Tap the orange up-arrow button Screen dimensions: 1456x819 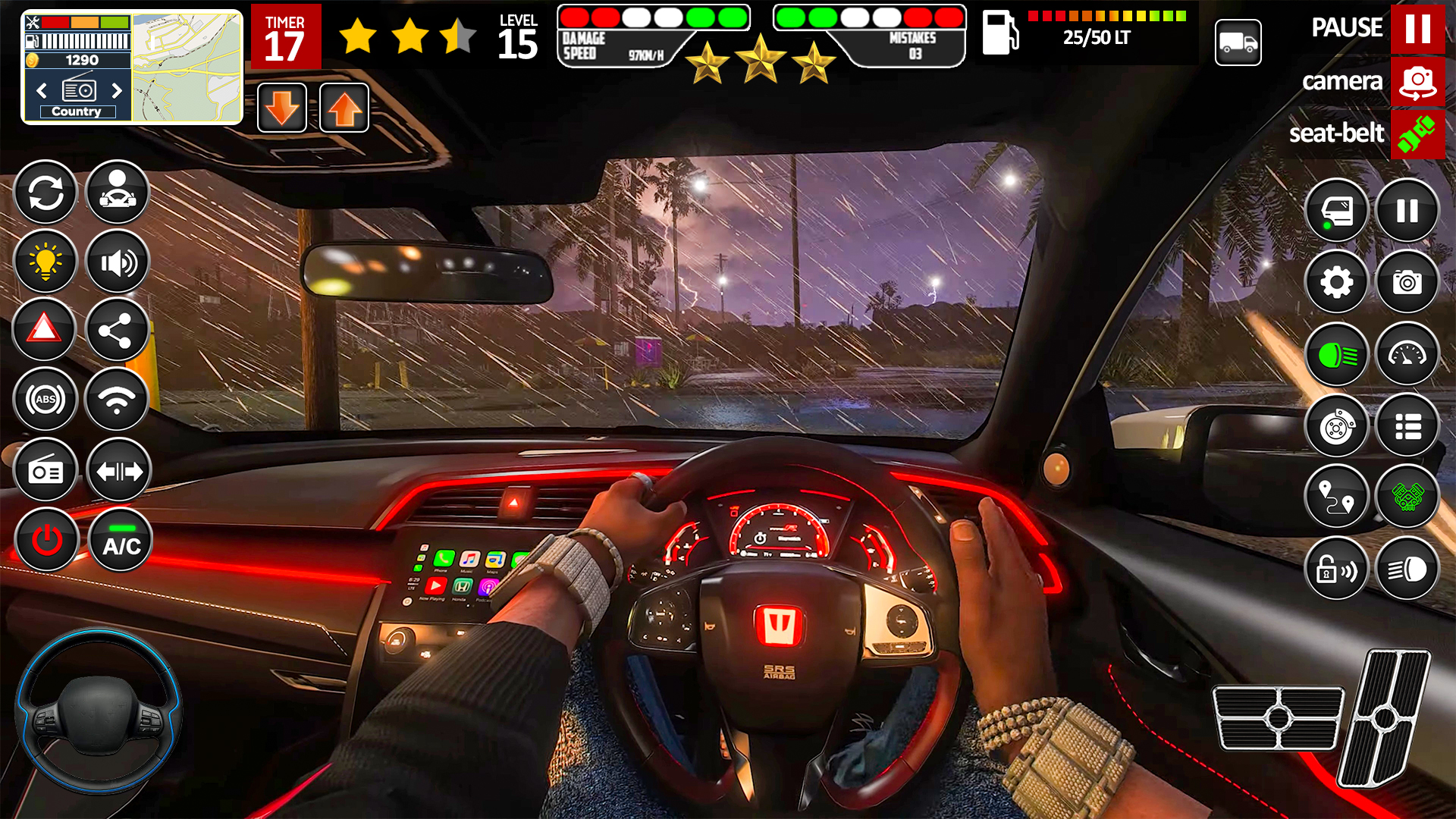pyautogui.click(x=344, y=108)
